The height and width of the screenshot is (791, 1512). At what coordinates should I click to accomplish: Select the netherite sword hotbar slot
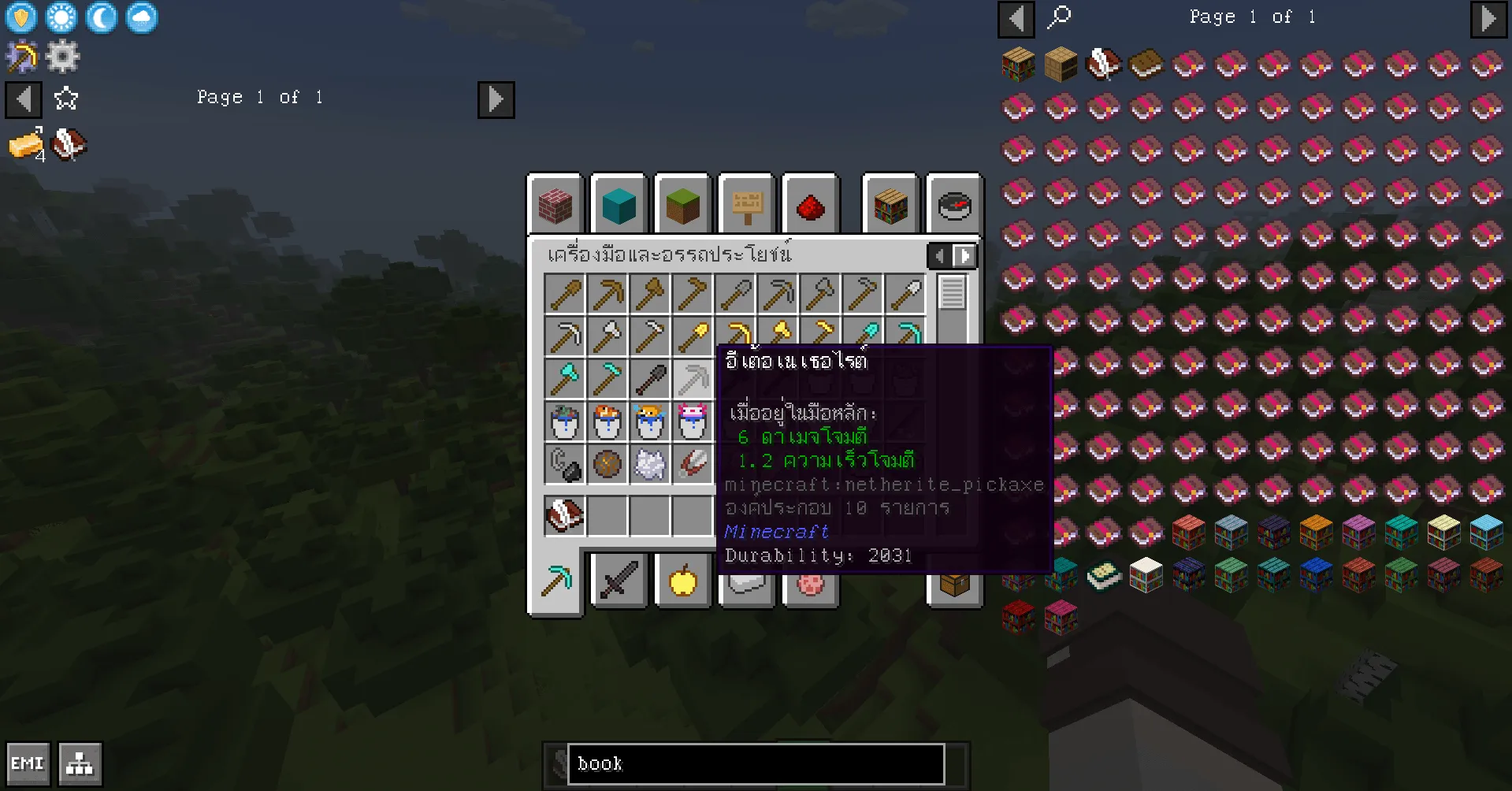(x=619, y=581)
